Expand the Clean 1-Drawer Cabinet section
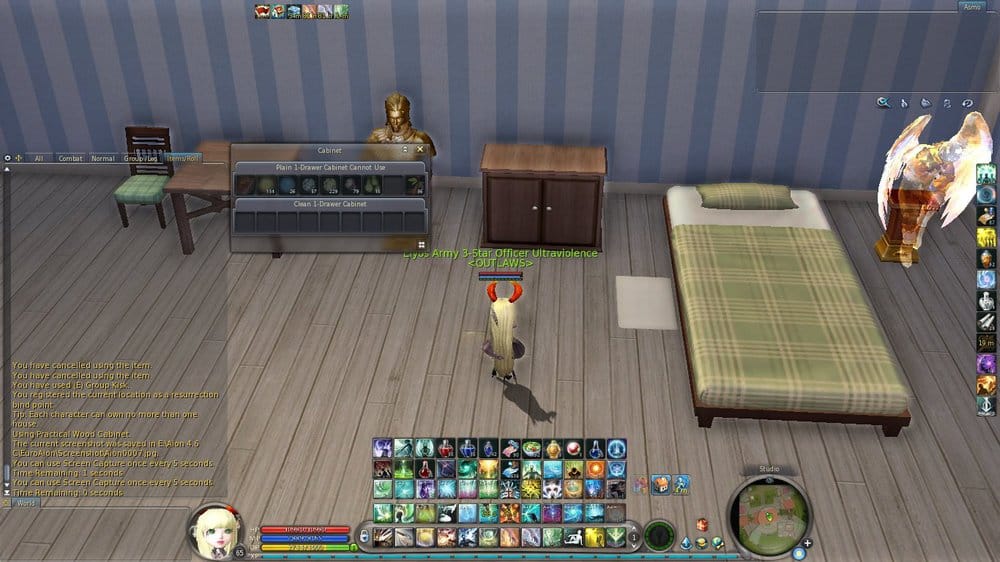1000x562 pixels. [330, 203]
